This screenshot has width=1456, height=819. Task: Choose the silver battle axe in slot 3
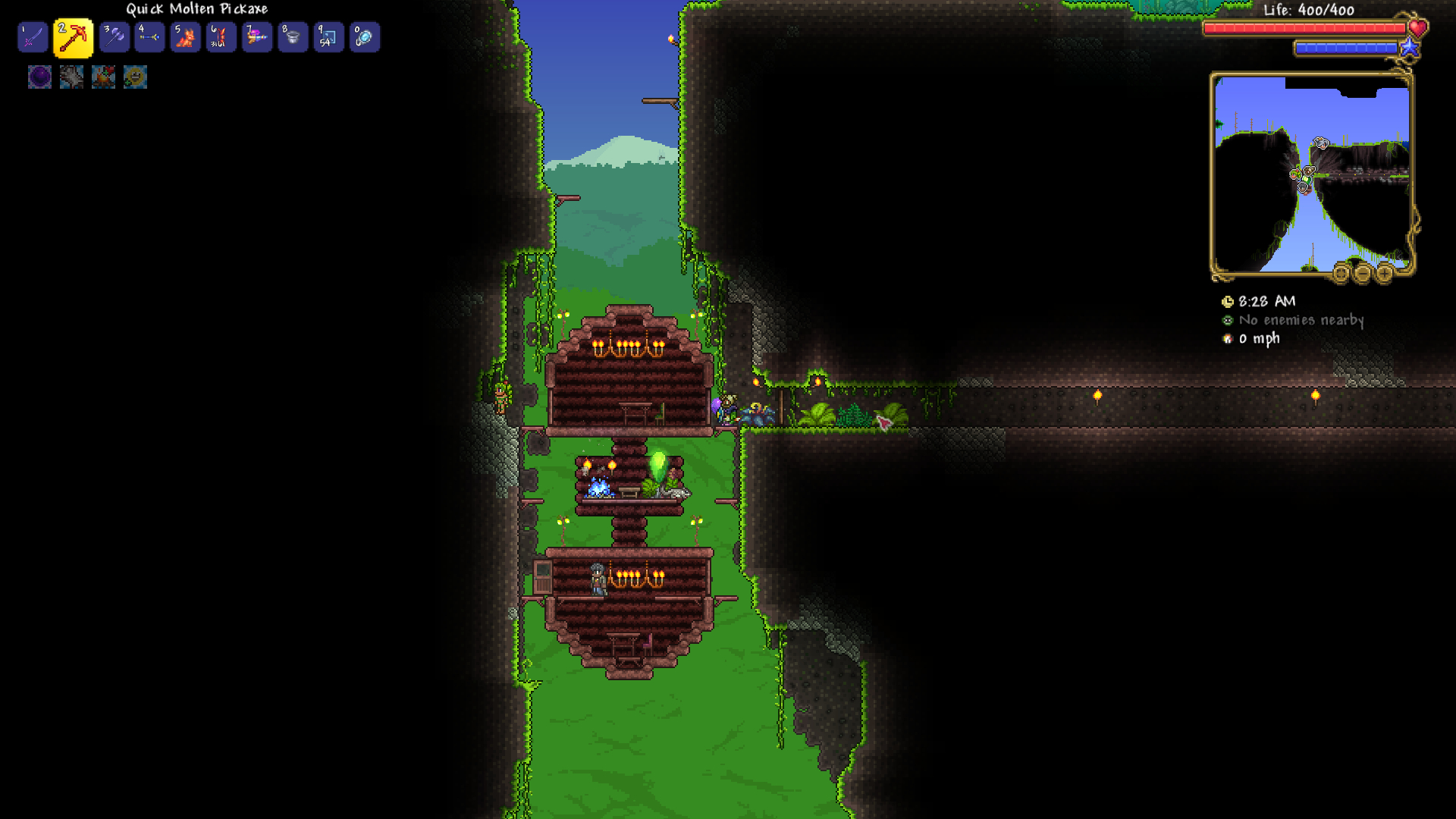(114, 37)
